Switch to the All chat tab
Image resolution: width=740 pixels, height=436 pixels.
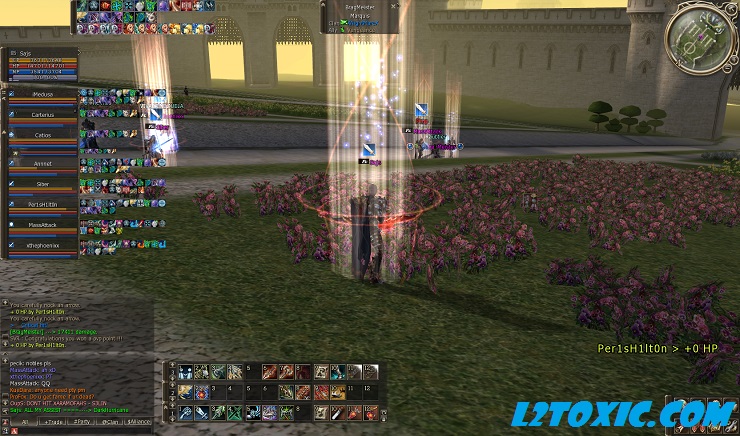pos(25,423)
